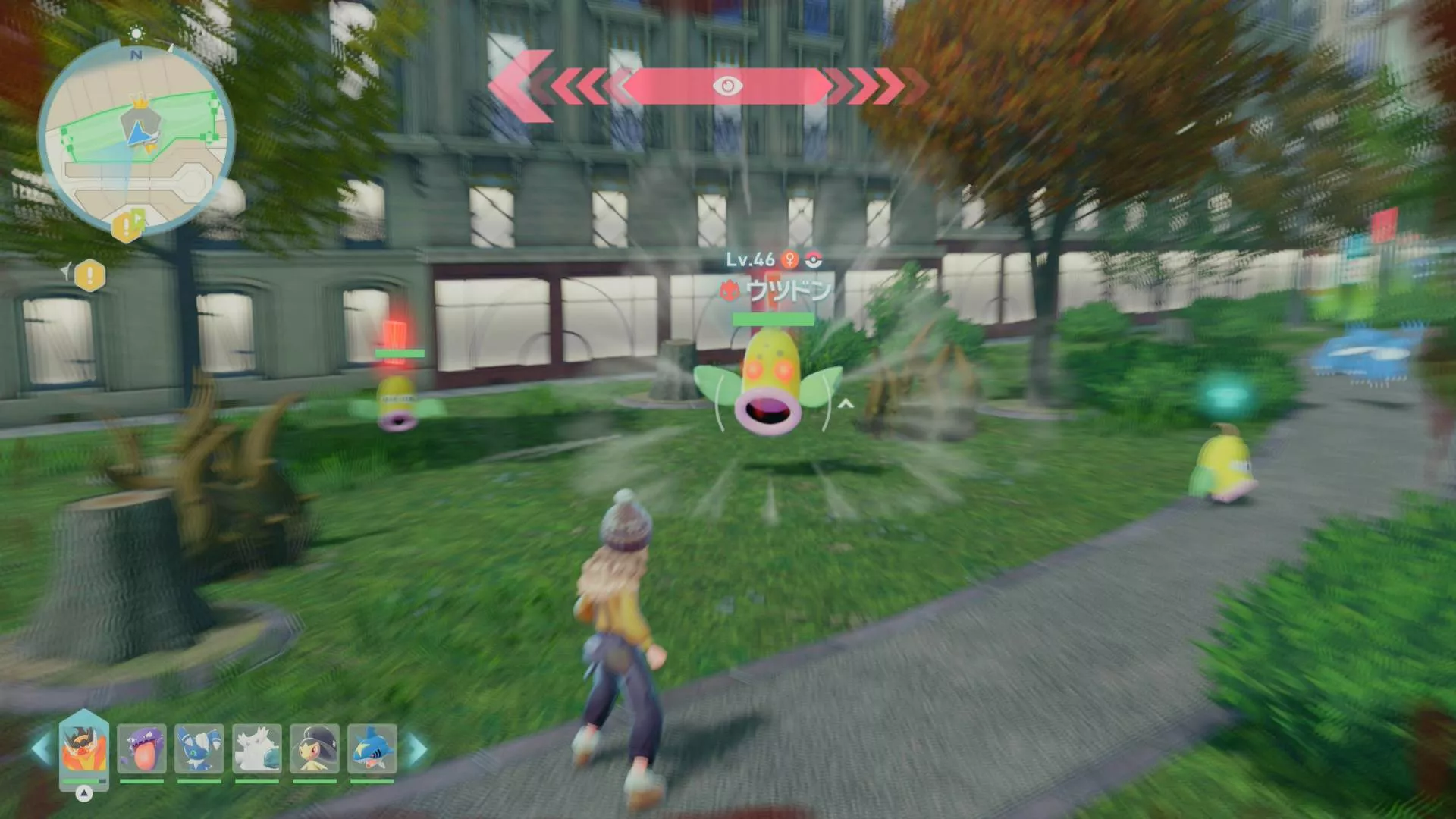The image size is (1456, 819).
Task: Click the sun icon above the minimap
Action: point(136,33)
